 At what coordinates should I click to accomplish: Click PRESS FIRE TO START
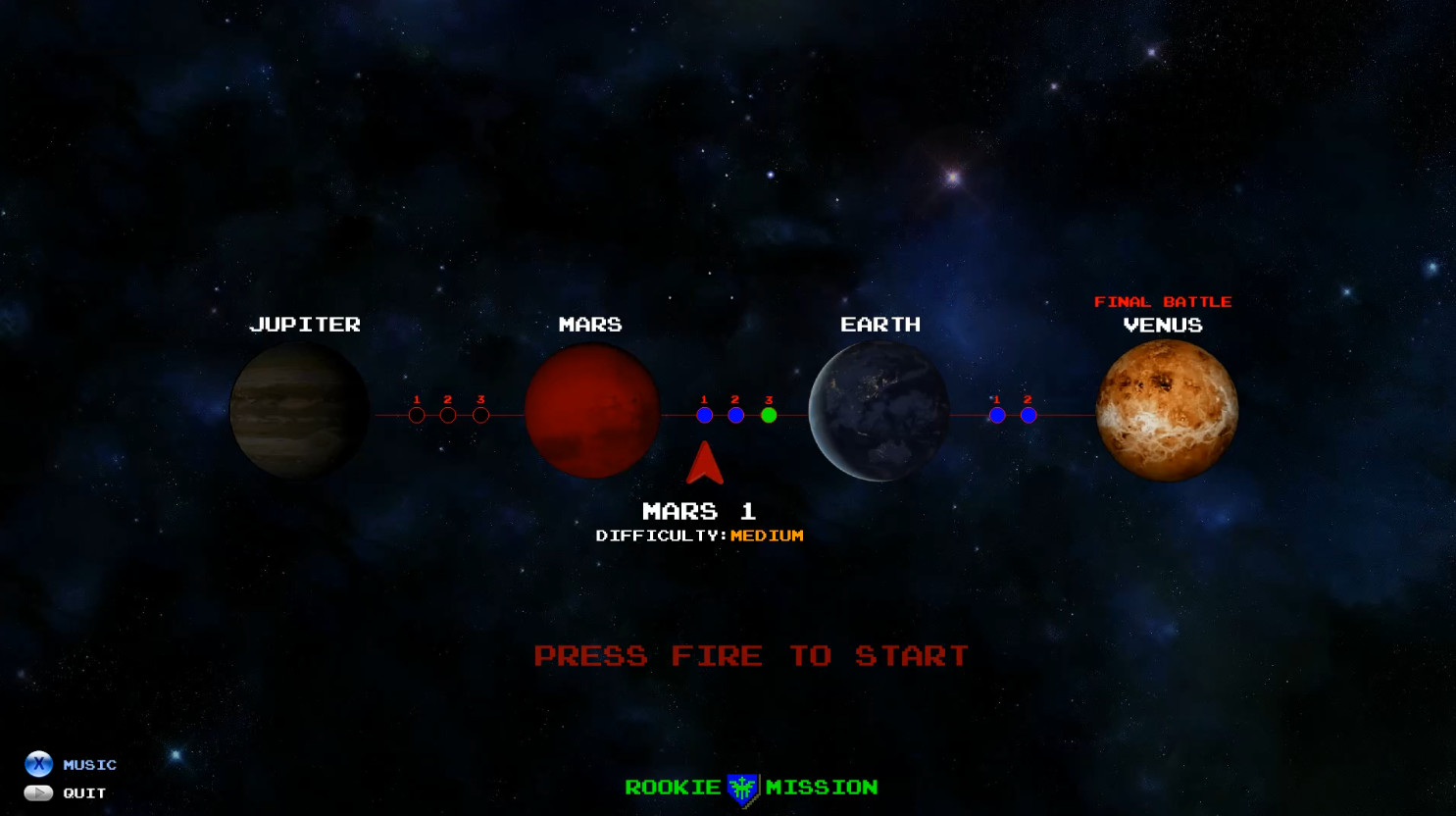[750, 655]
